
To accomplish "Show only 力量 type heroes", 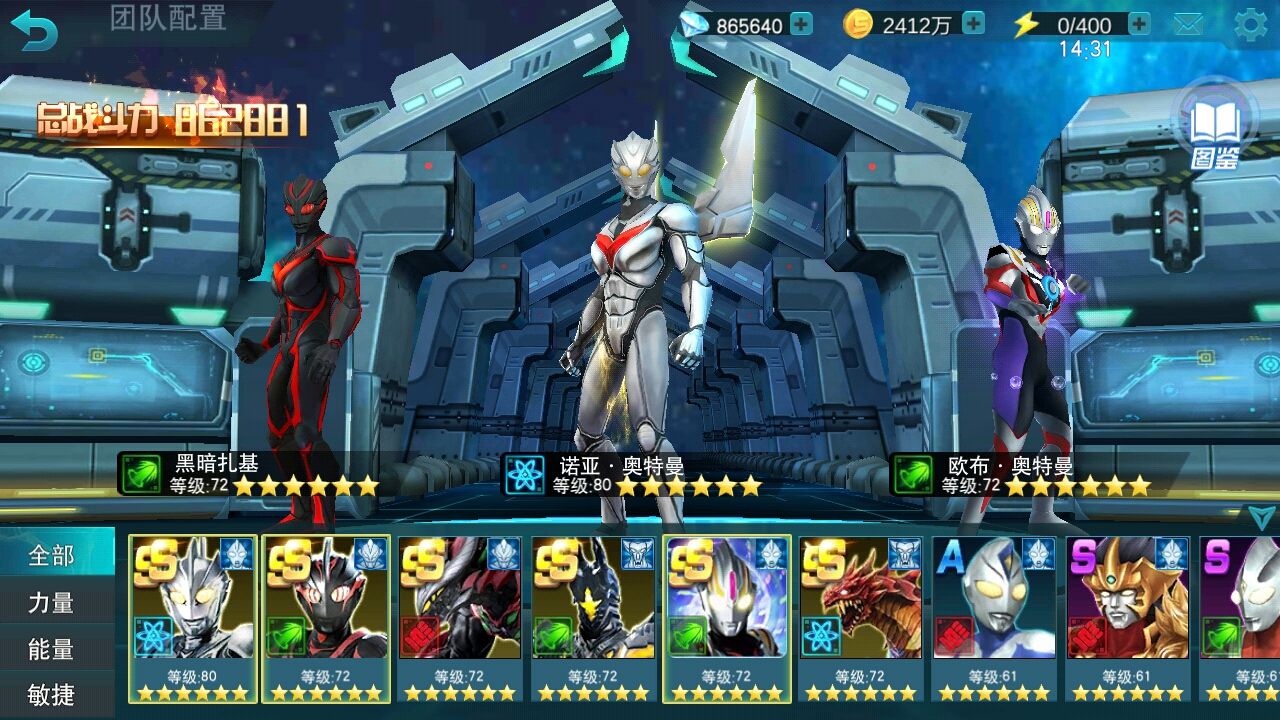I will [52, 602].
